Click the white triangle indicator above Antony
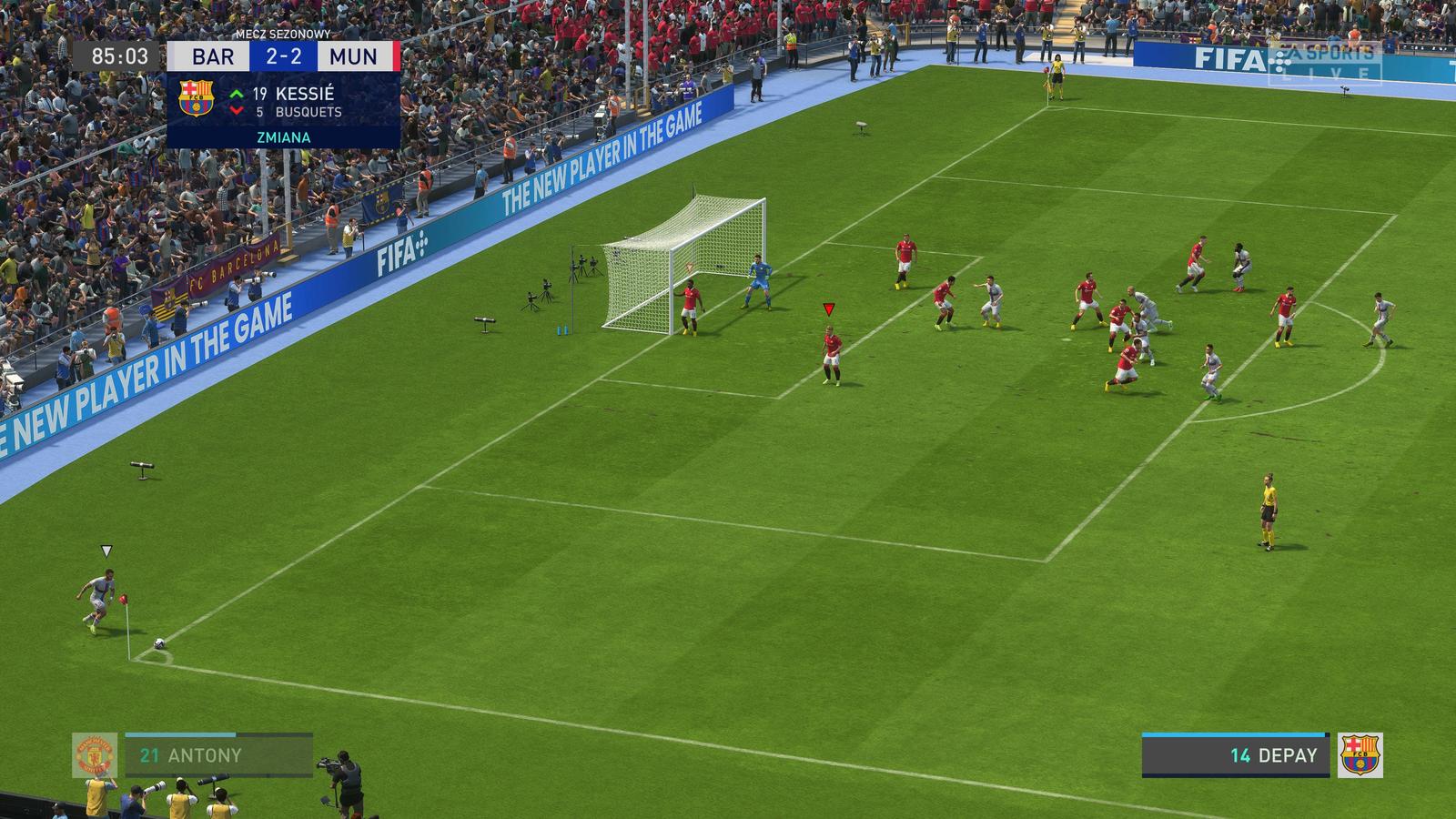This screenshot has width=1456, height=819. (106, 549)
